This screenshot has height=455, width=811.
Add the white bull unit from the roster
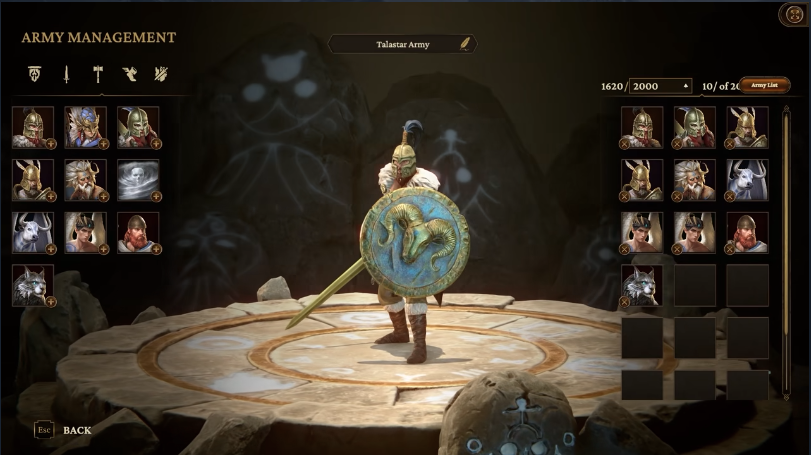[x=31, y=232]
